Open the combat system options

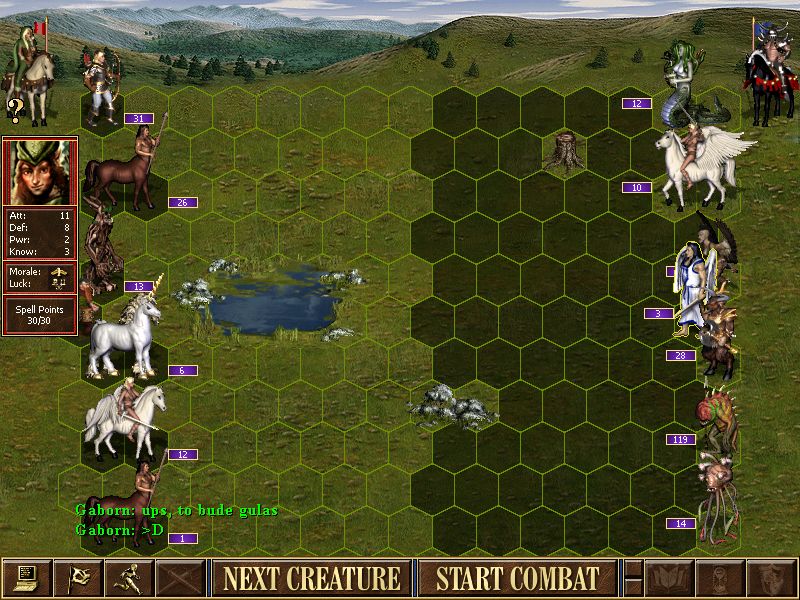27,578
